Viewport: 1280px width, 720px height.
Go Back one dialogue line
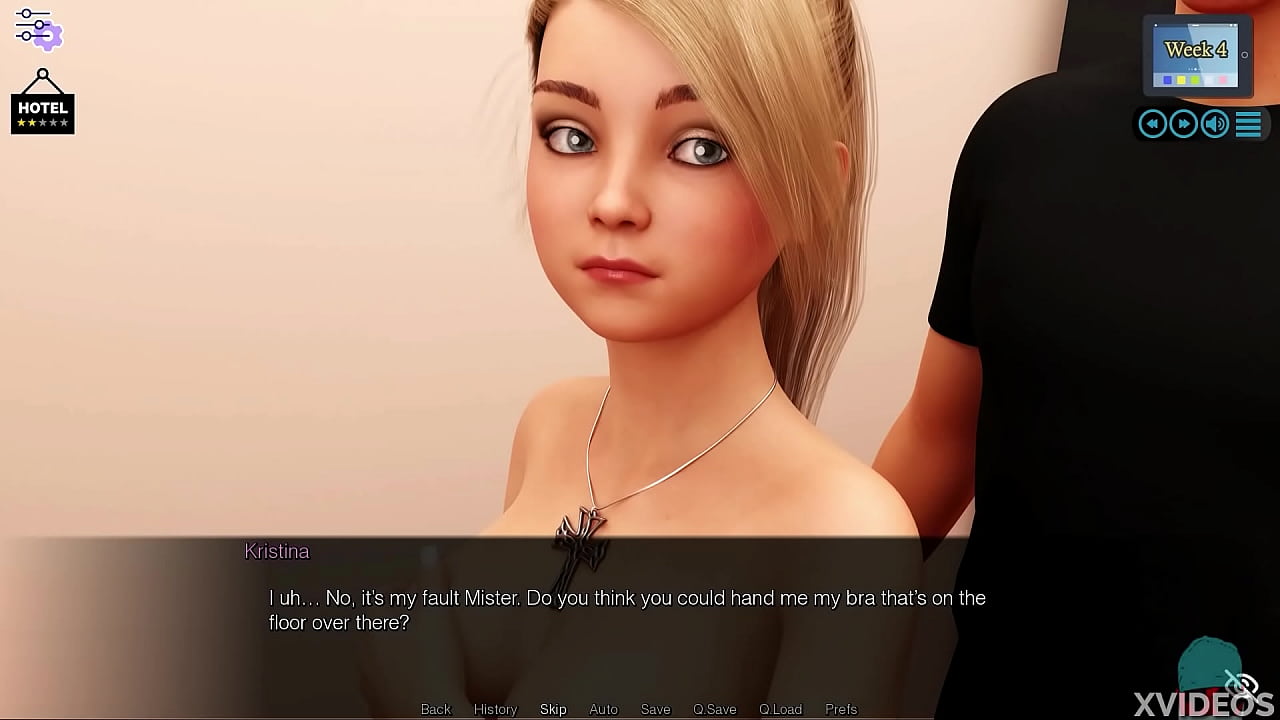coord(436,709)
